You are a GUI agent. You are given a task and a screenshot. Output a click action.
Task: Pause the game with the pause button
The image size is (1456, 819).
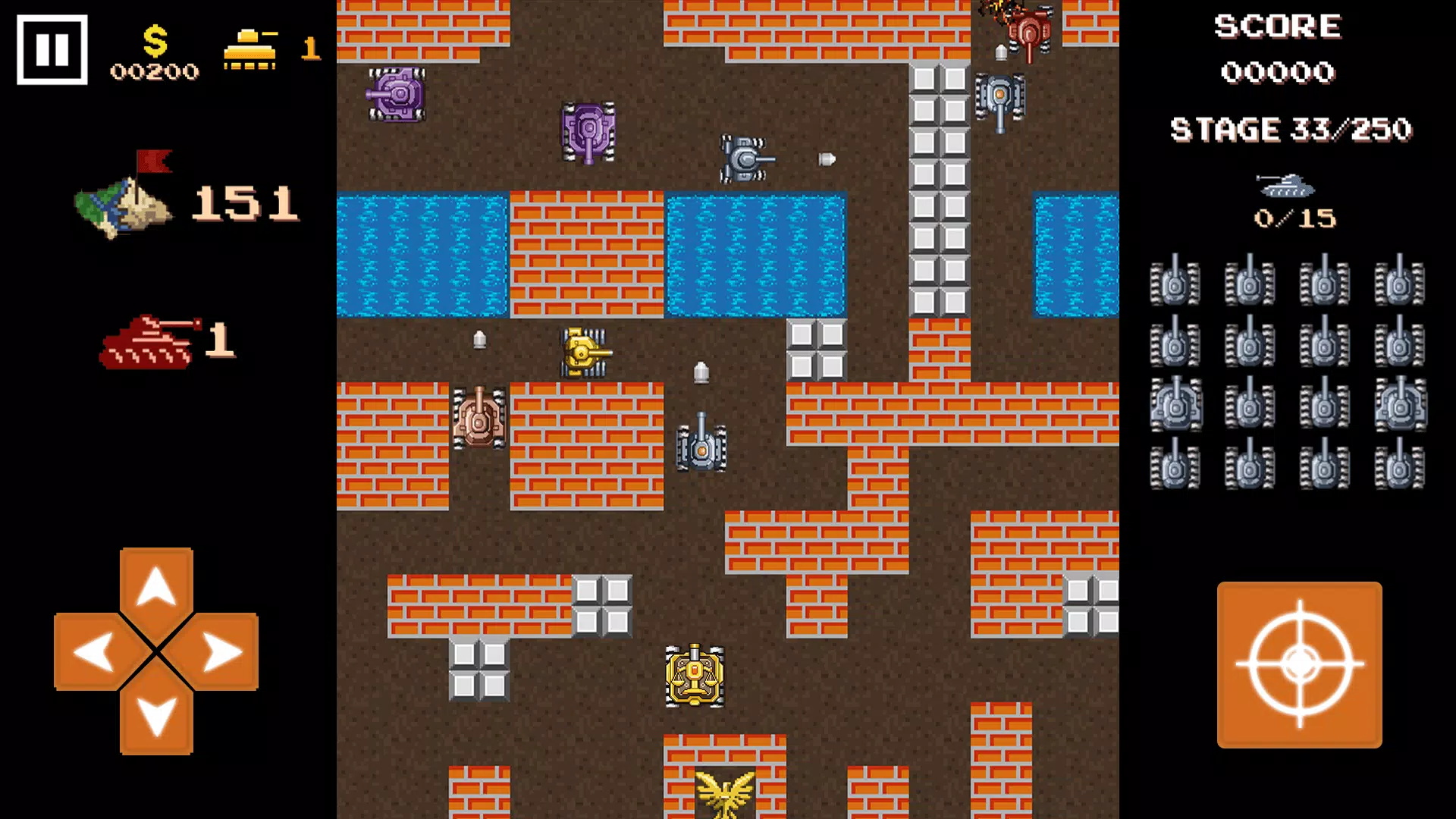click(x=52, y=50)
